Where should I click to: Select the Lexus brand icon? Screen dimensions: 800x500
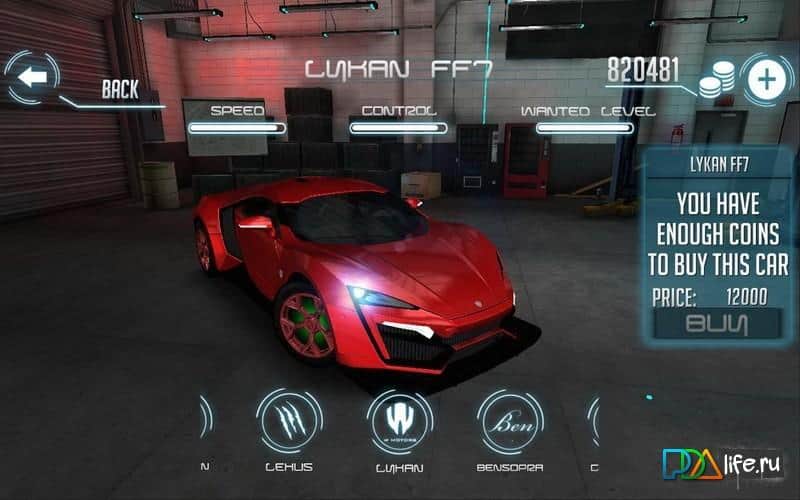click(x=289, y=419)
